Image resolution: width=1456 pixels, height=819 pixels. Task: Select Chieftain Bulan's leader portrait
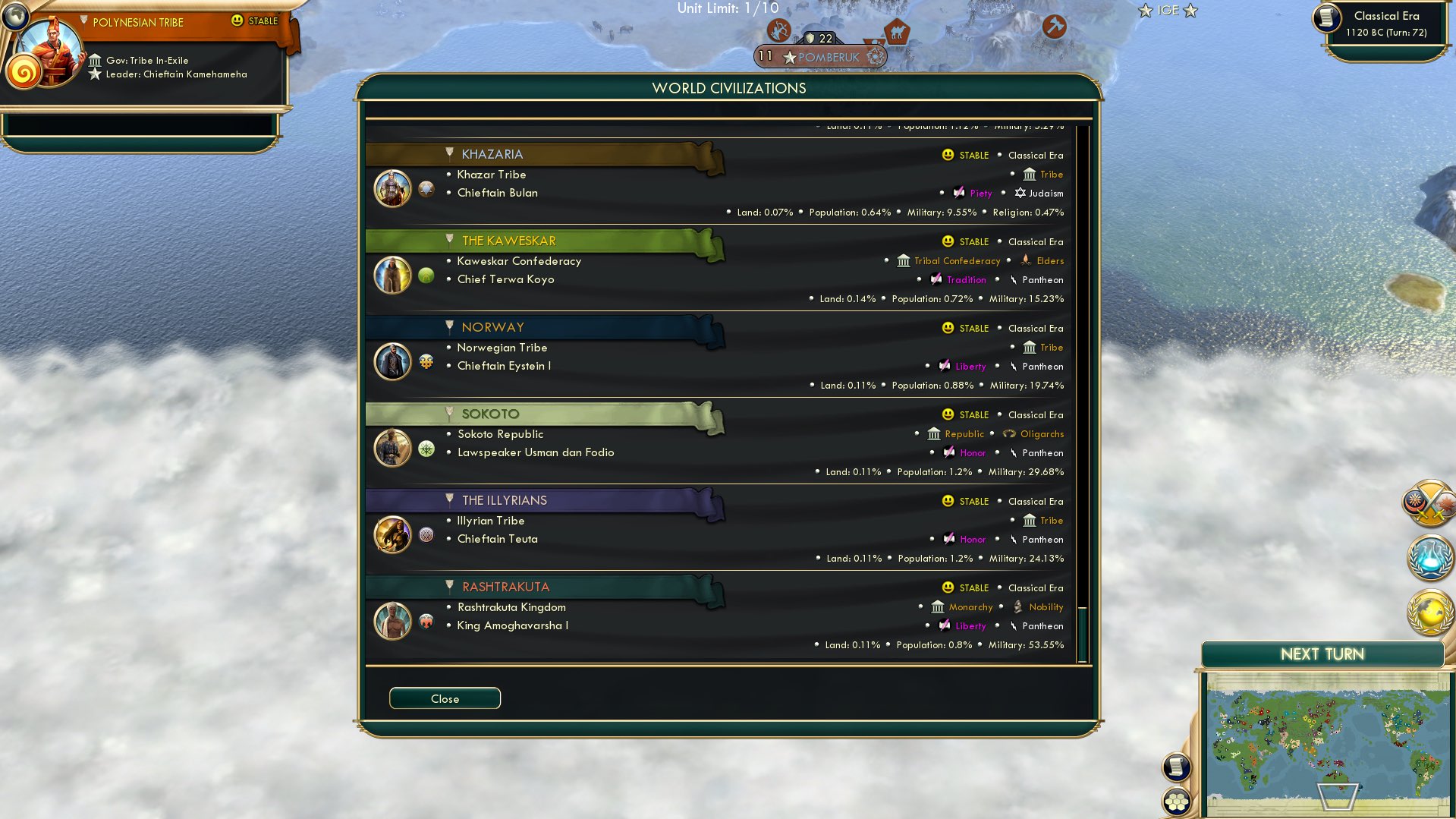tap(392, 188)
